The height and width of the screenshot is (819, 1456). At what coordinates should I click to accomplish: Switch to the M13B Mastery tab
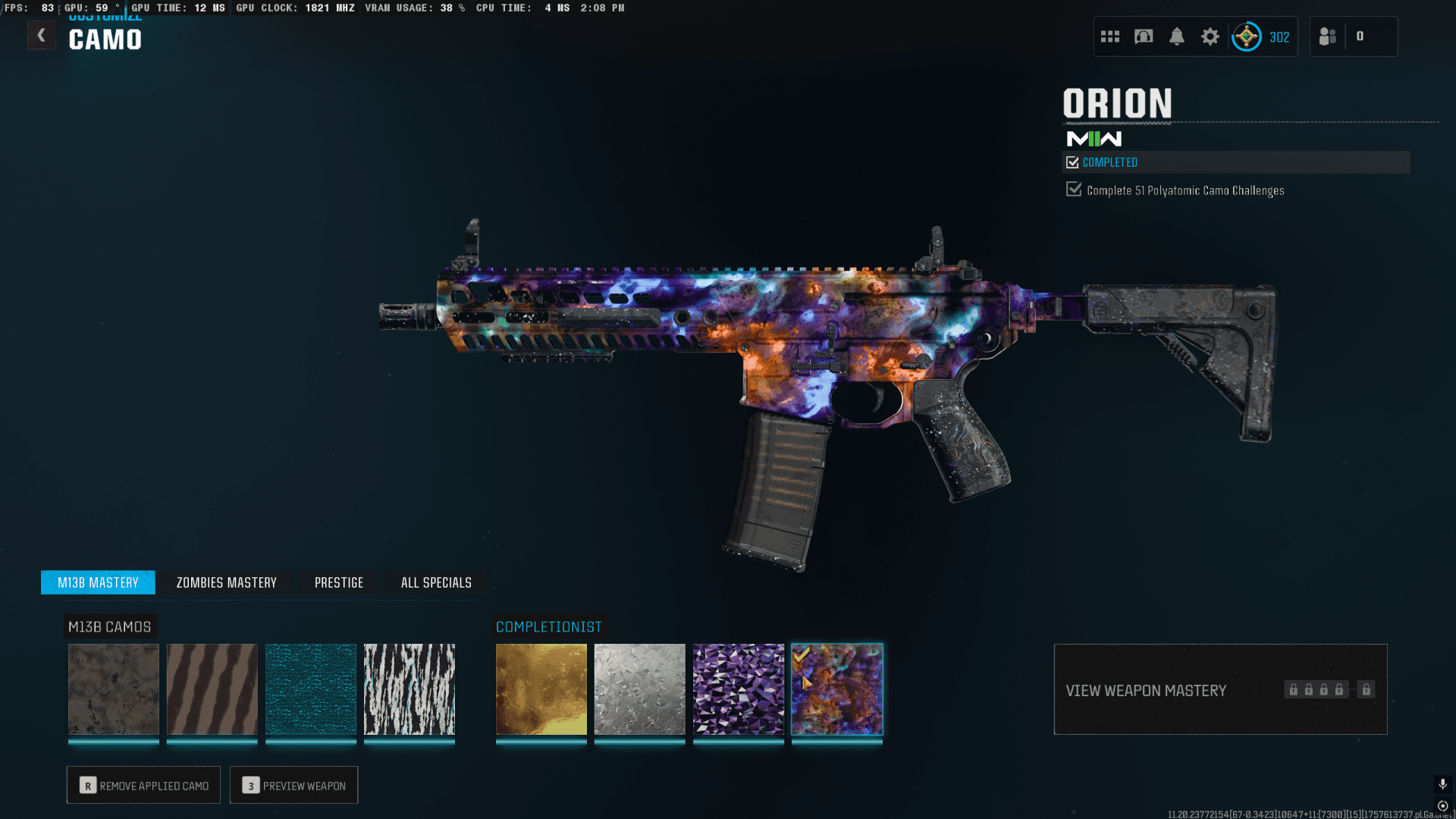[x=98, y=582]
